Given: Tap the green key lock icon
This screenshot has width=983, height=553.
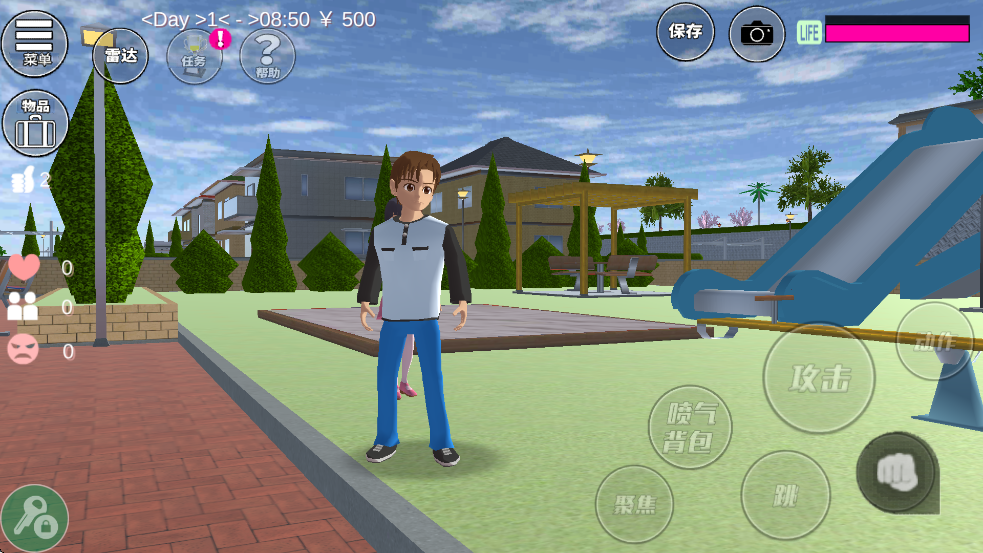Looking at the screenshot, I should click(x=35, y=517).
